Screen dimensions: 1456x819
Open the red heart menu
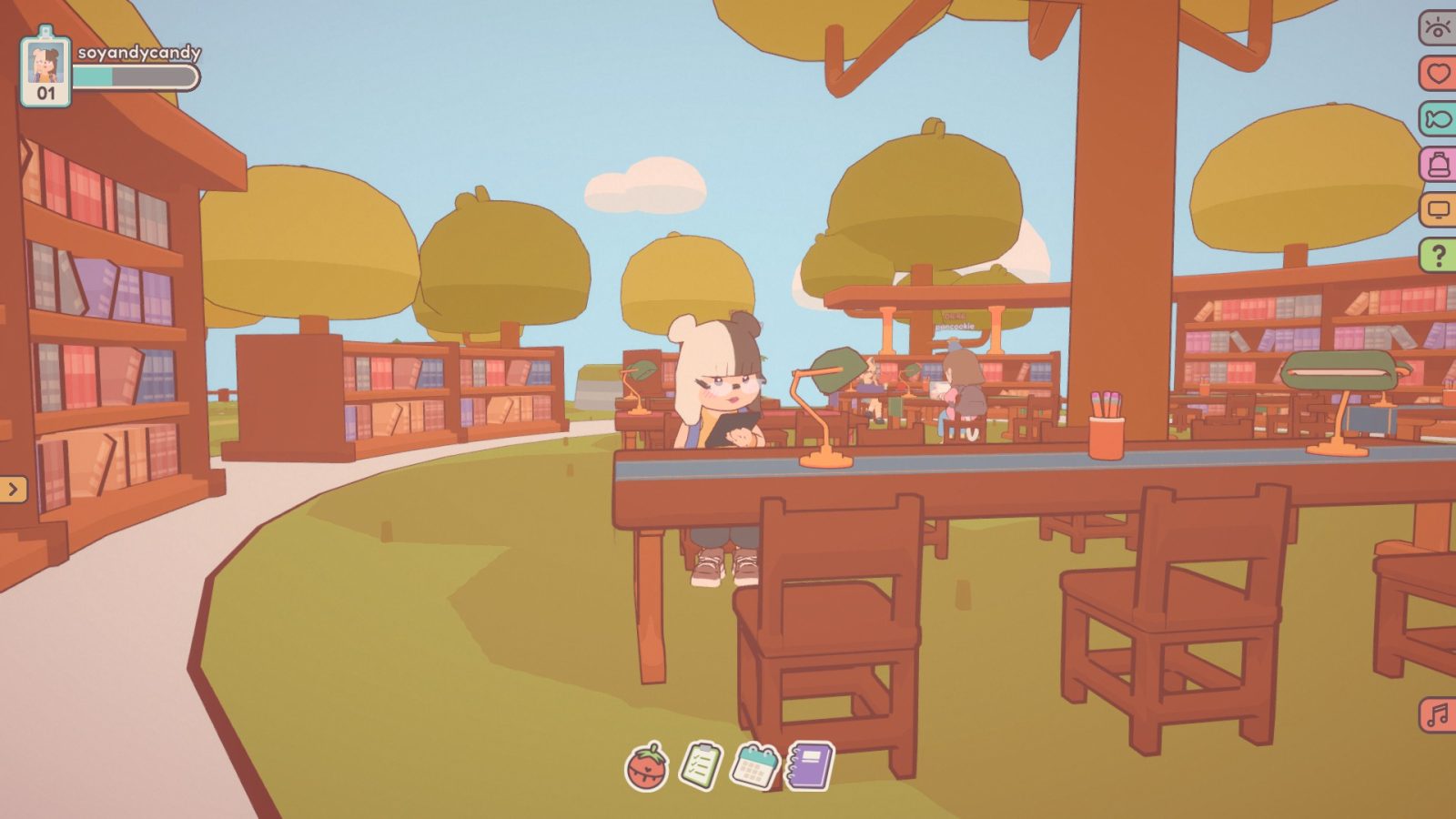coord(1438,73)
